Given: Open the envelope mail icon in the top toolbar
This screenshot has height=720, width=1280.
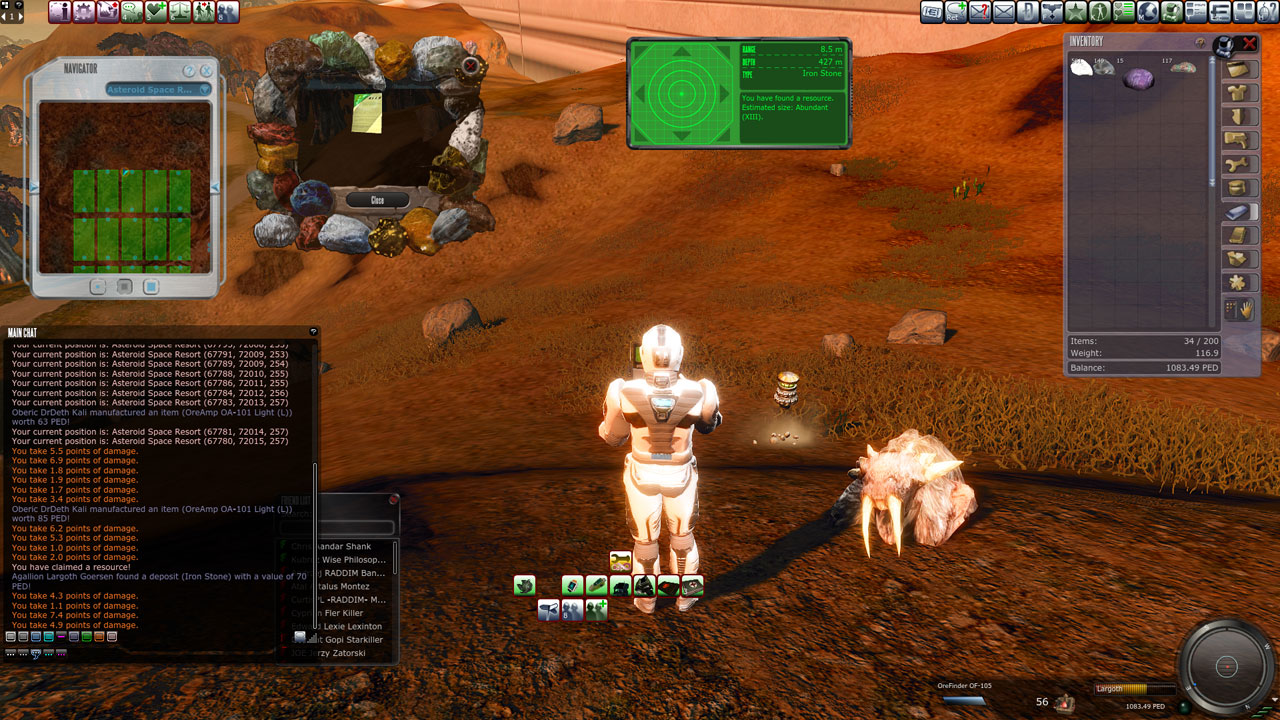Looking at the screenshot, I should point(1003,12).
